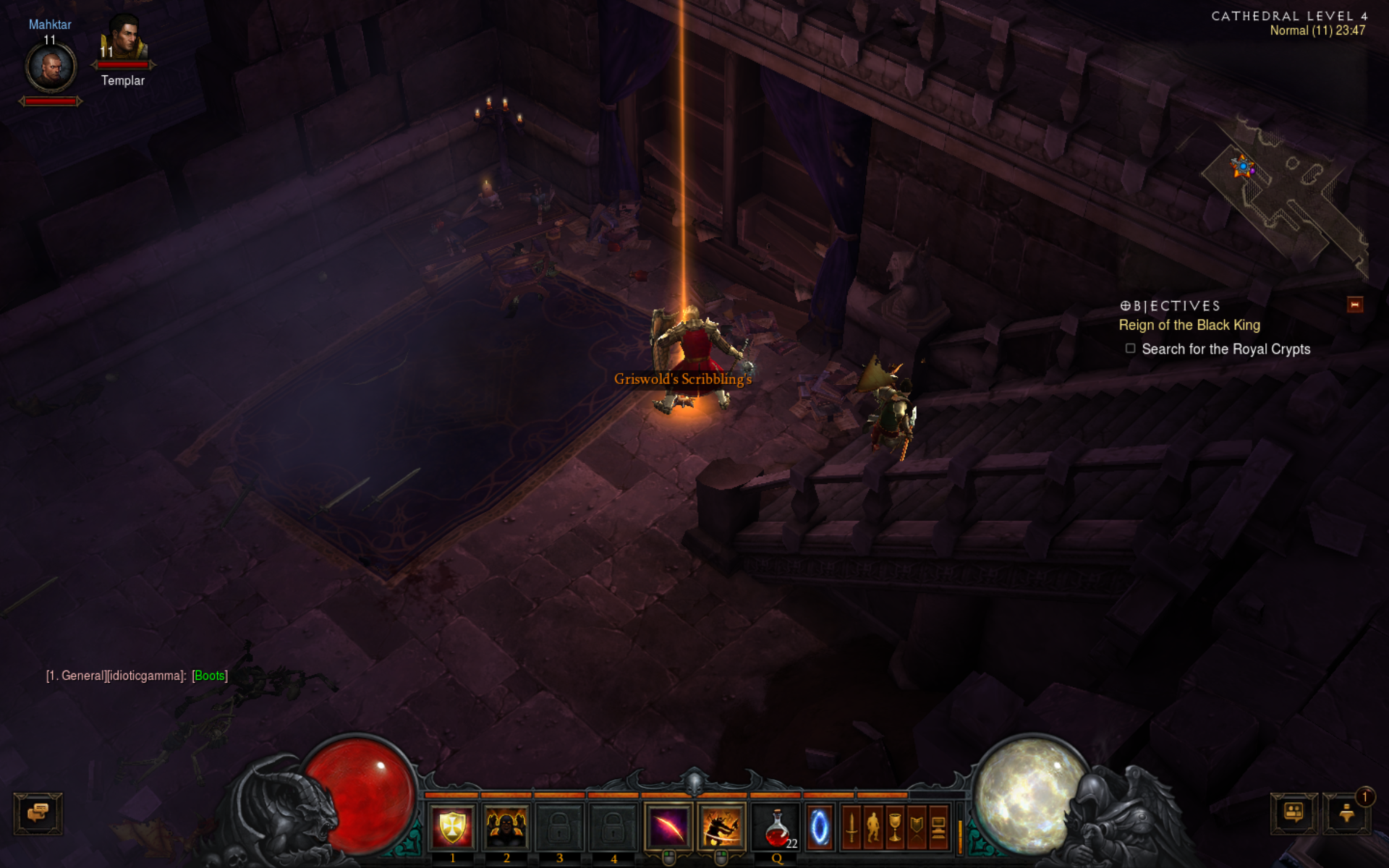Pick up Griswold's Scribblings item label
The width and height of the screenshot is (1389, 868).
pyautogui.click(x=682, y=379)
